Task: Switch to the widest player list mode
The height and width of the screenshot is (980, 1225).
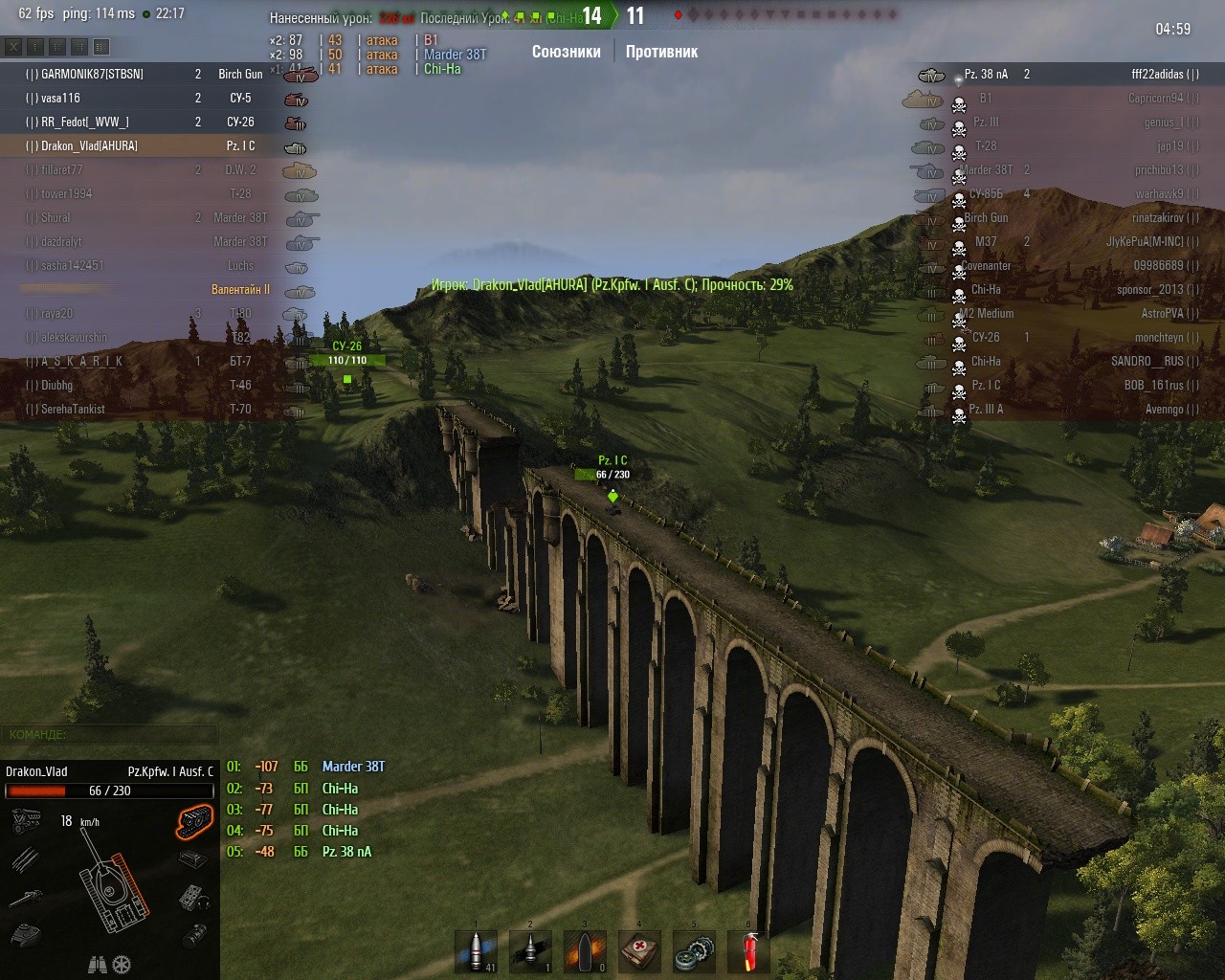Action: click(x=101, y=46)
